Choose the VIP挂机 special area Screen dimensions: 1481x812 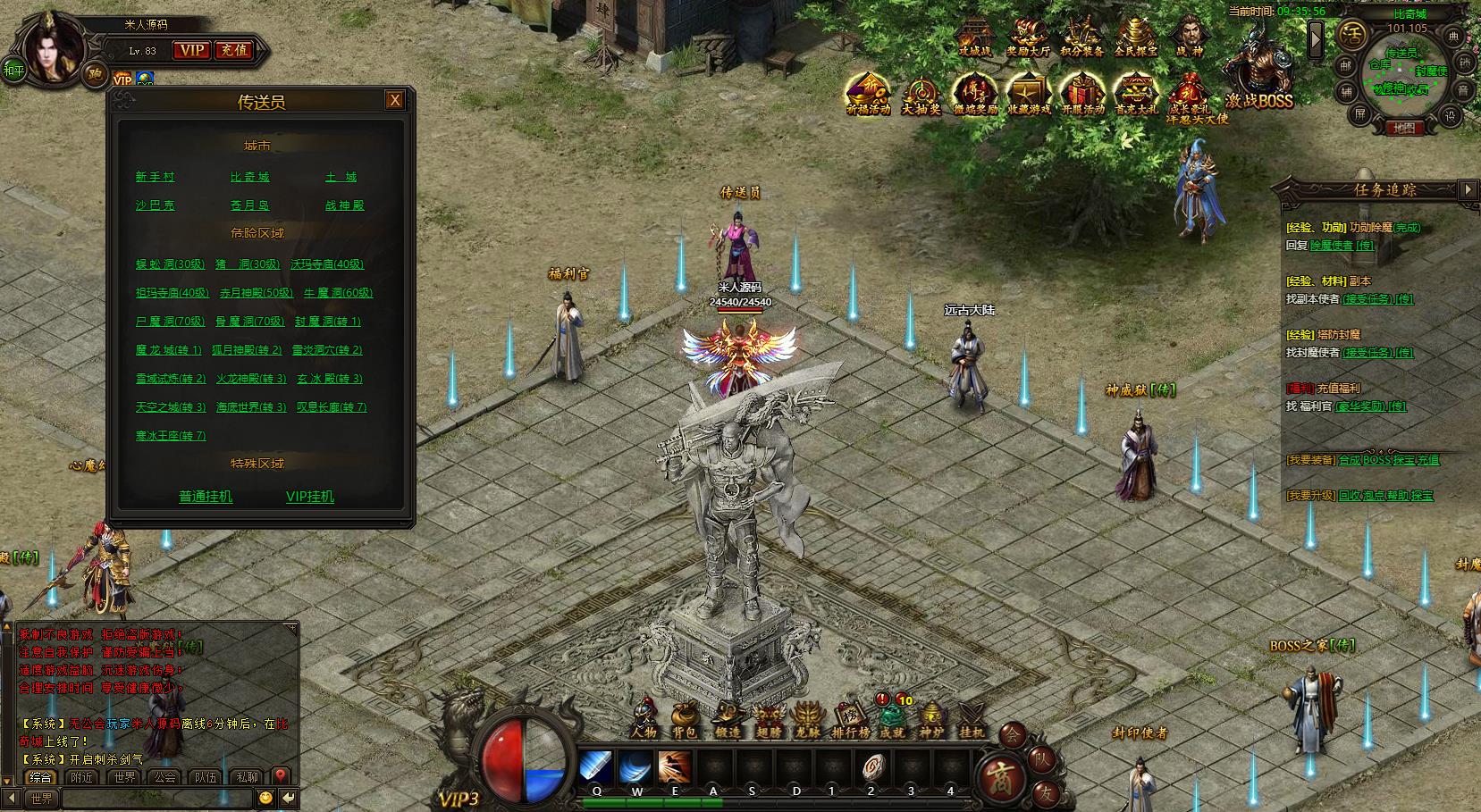click(x=310, y=497)
